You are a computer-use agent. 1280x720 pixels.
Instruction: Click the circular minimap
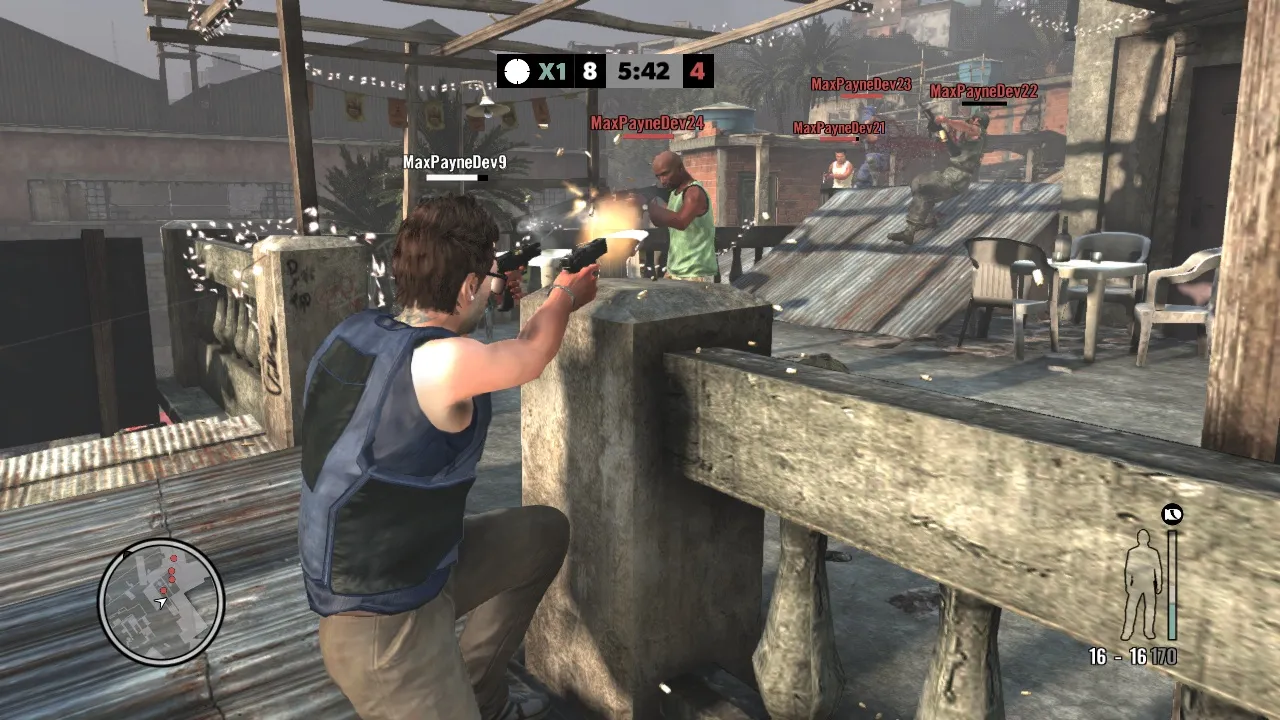(161, 601)
